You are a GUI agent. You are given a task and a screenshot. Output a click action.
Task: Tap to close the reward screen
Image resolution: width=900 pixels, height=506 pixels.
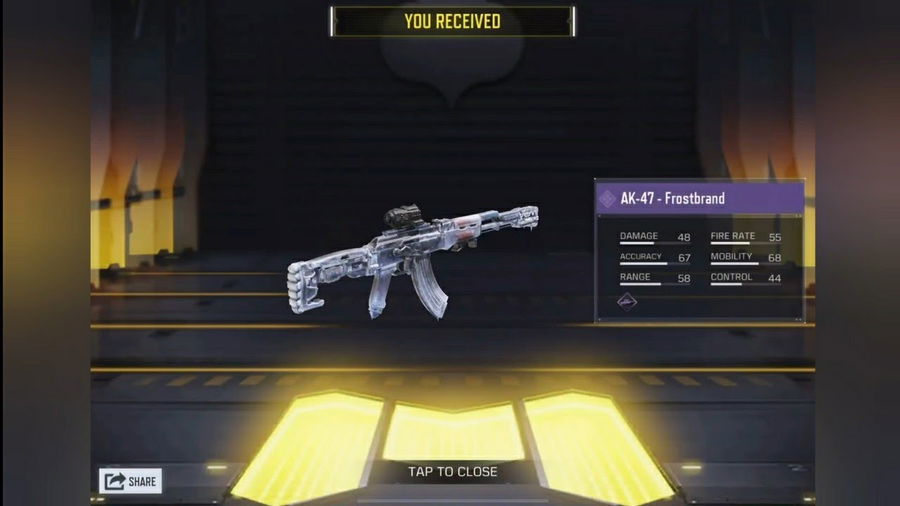452,471
